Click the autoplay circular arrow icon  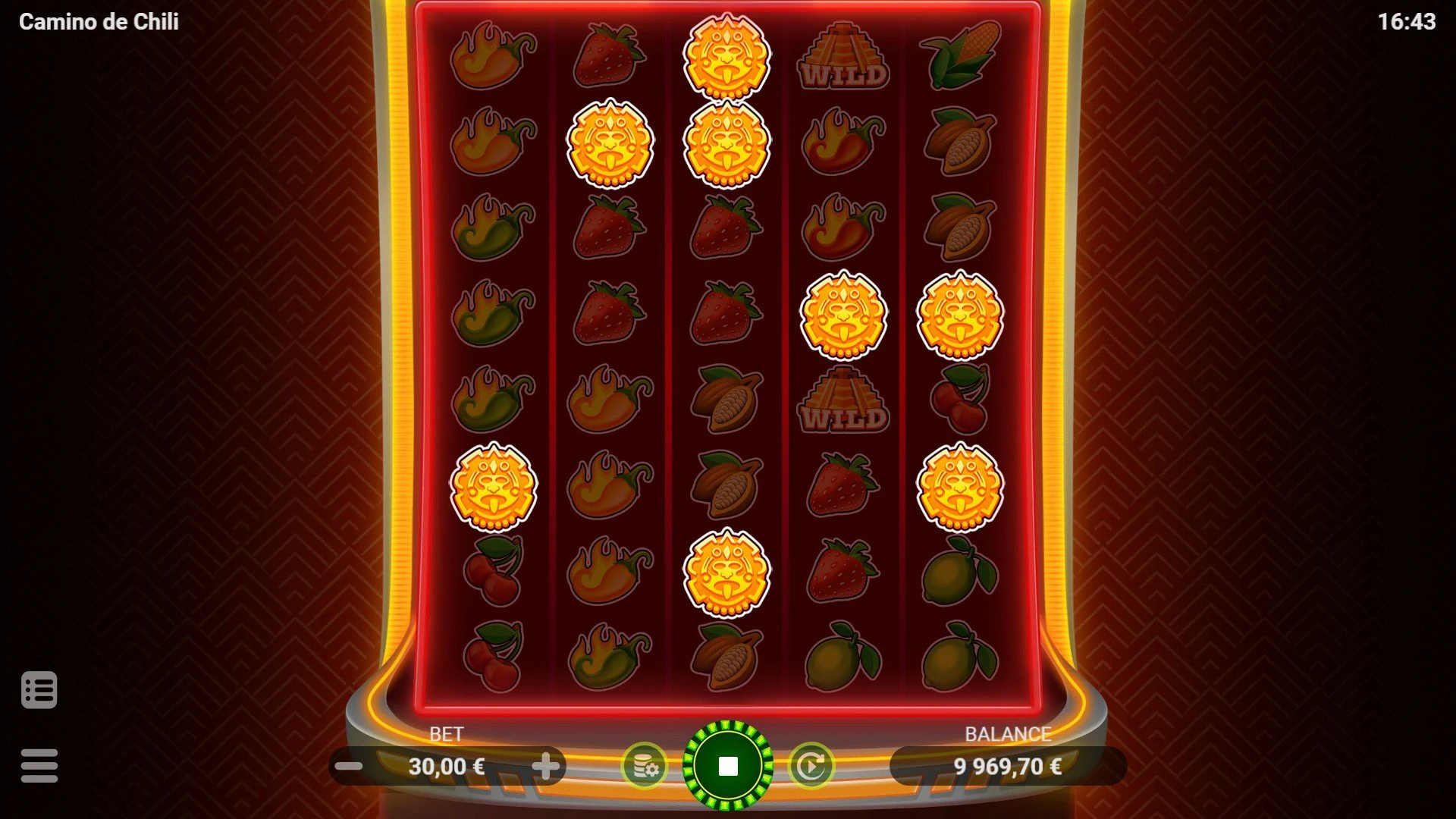click(813, 766)
